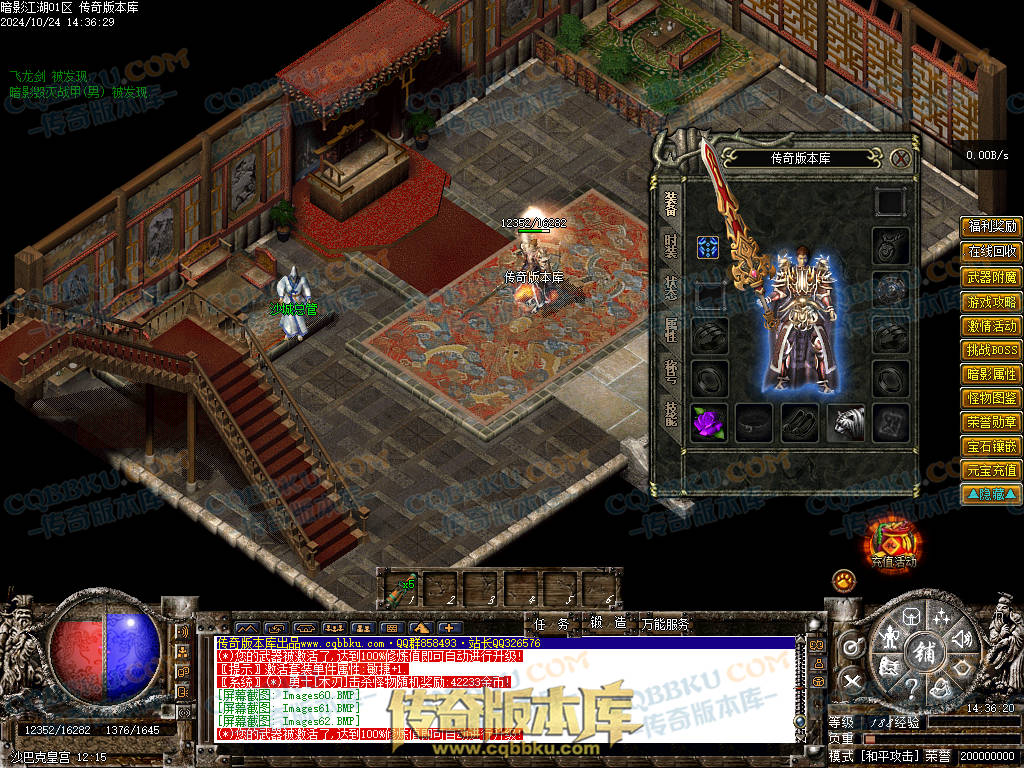The width and height of the screenshot is (1024, 768).
Task: Show the 技能 skills tab
Action: [670, 412]
